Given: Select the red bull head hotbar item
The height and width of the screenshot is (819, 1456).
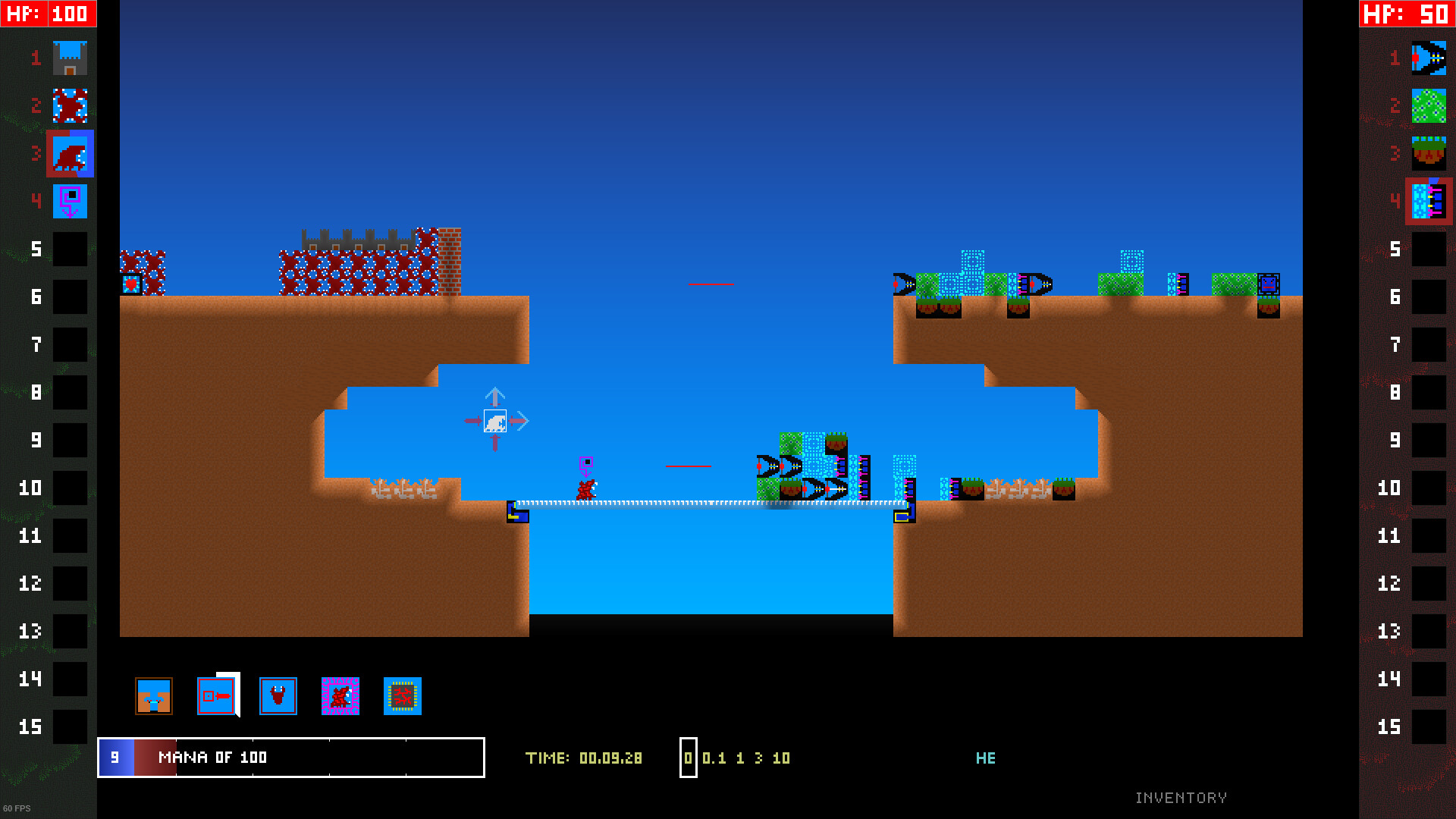Looking at the screenshot, I should pyautogui.click(x=278, y=696).
